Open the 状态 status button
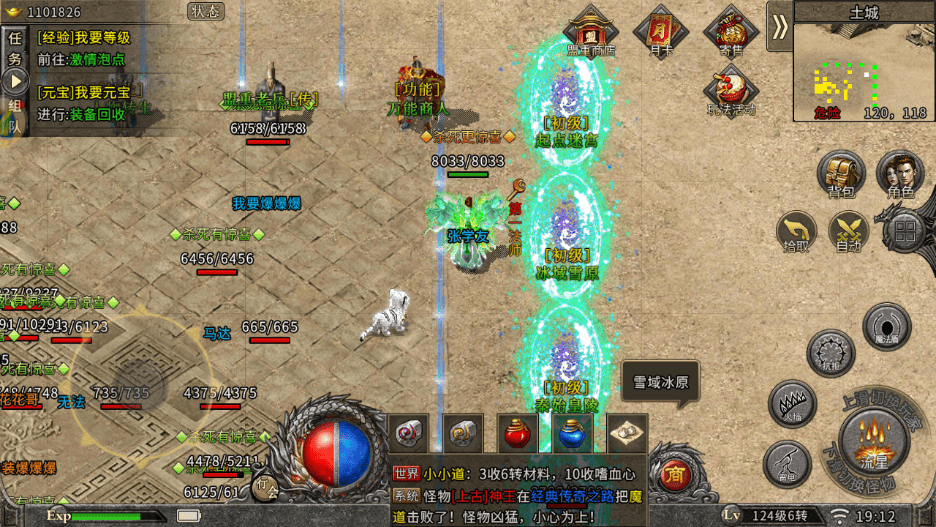Viewport: 936px width, 527px height. tap(206, 11)
